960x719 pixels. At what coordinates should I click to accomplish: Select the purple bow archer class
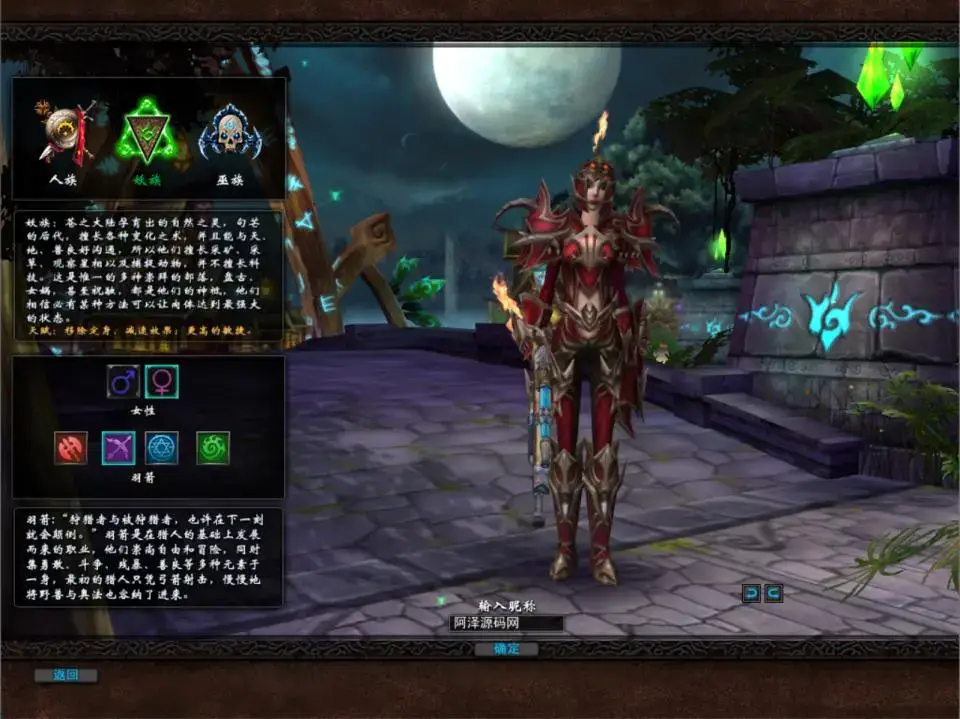[118, 448]
